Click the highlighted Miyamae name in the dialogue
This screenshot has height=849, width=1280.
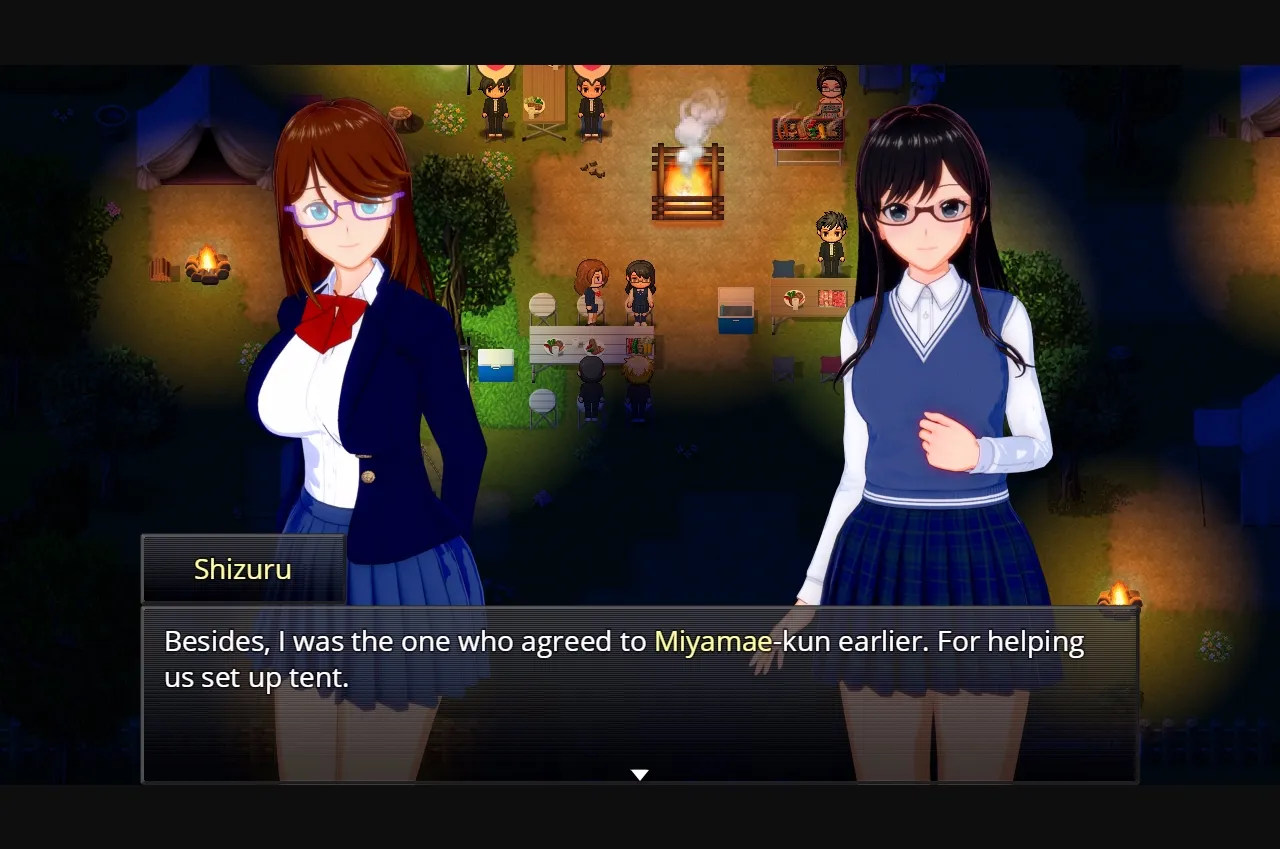pyautogui.click(x=712, y=641)
